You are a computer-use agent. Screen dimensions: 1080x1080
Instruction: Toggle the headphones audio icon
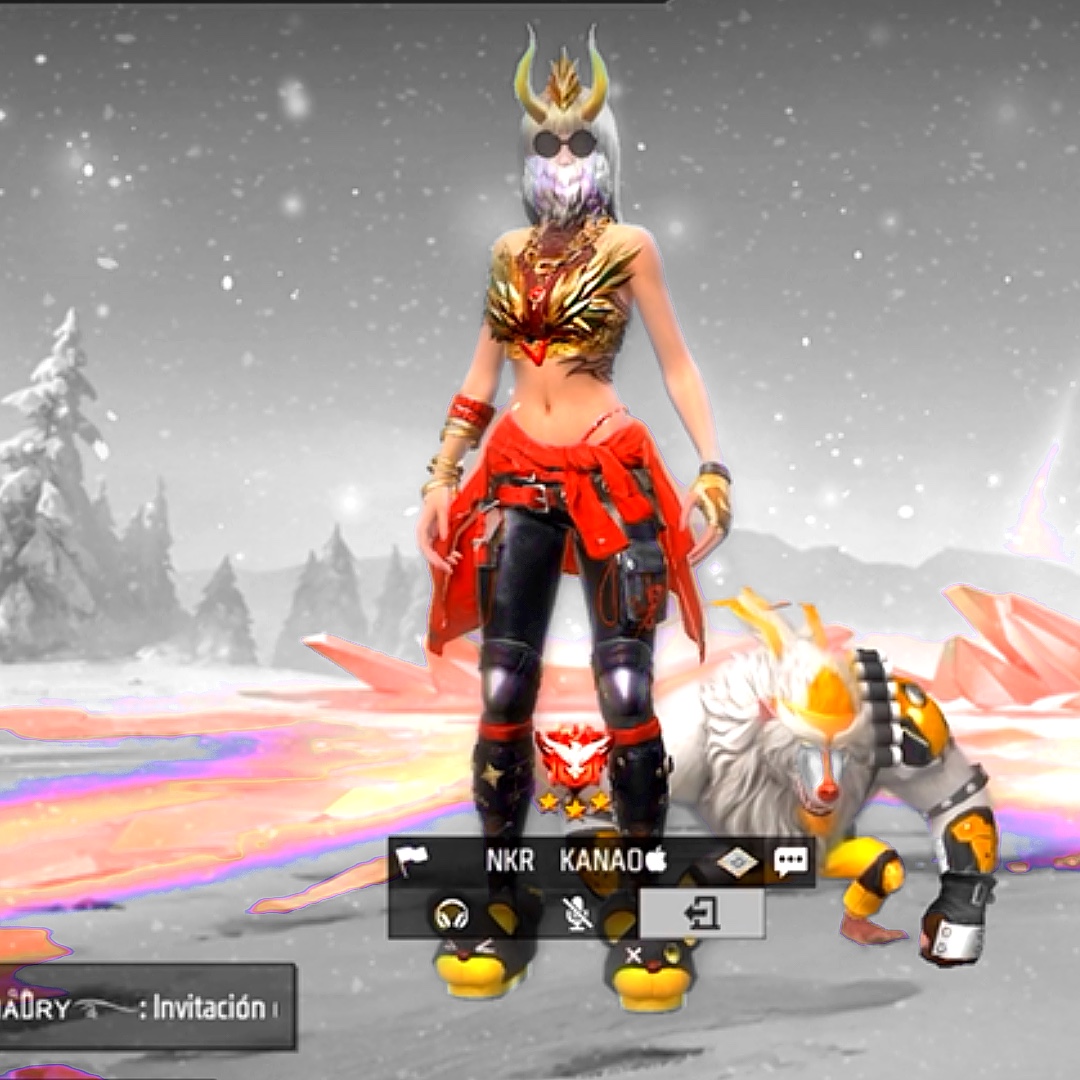tap(452, 914)
